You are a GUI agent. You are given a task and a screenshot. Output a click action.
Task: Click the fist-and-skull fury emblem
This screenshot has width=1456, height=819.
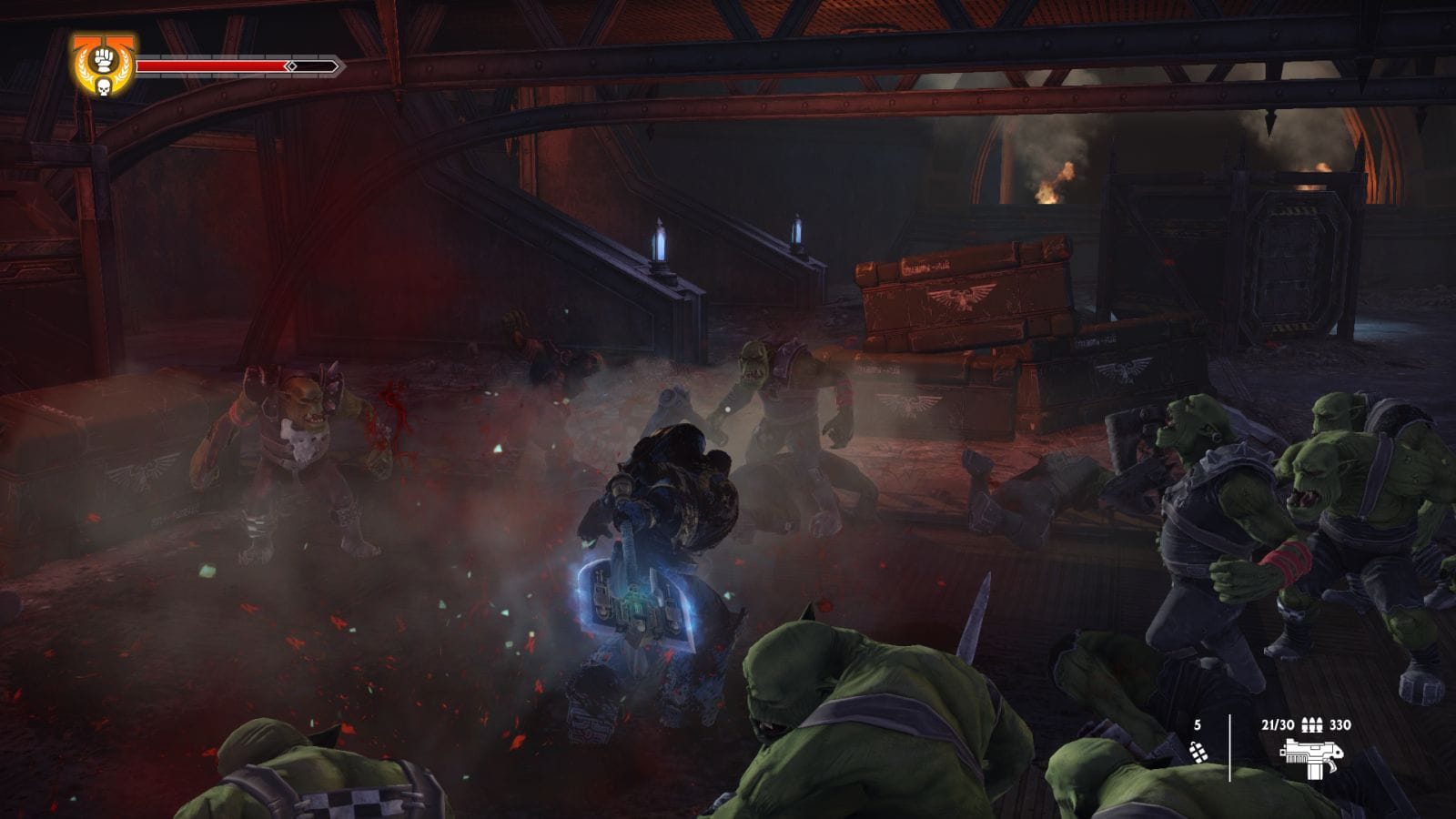[103, 66]
